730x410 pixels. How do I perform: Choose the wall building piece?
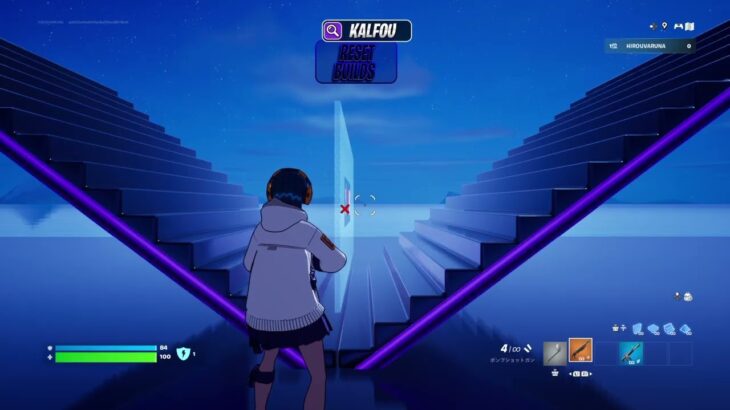637,328
